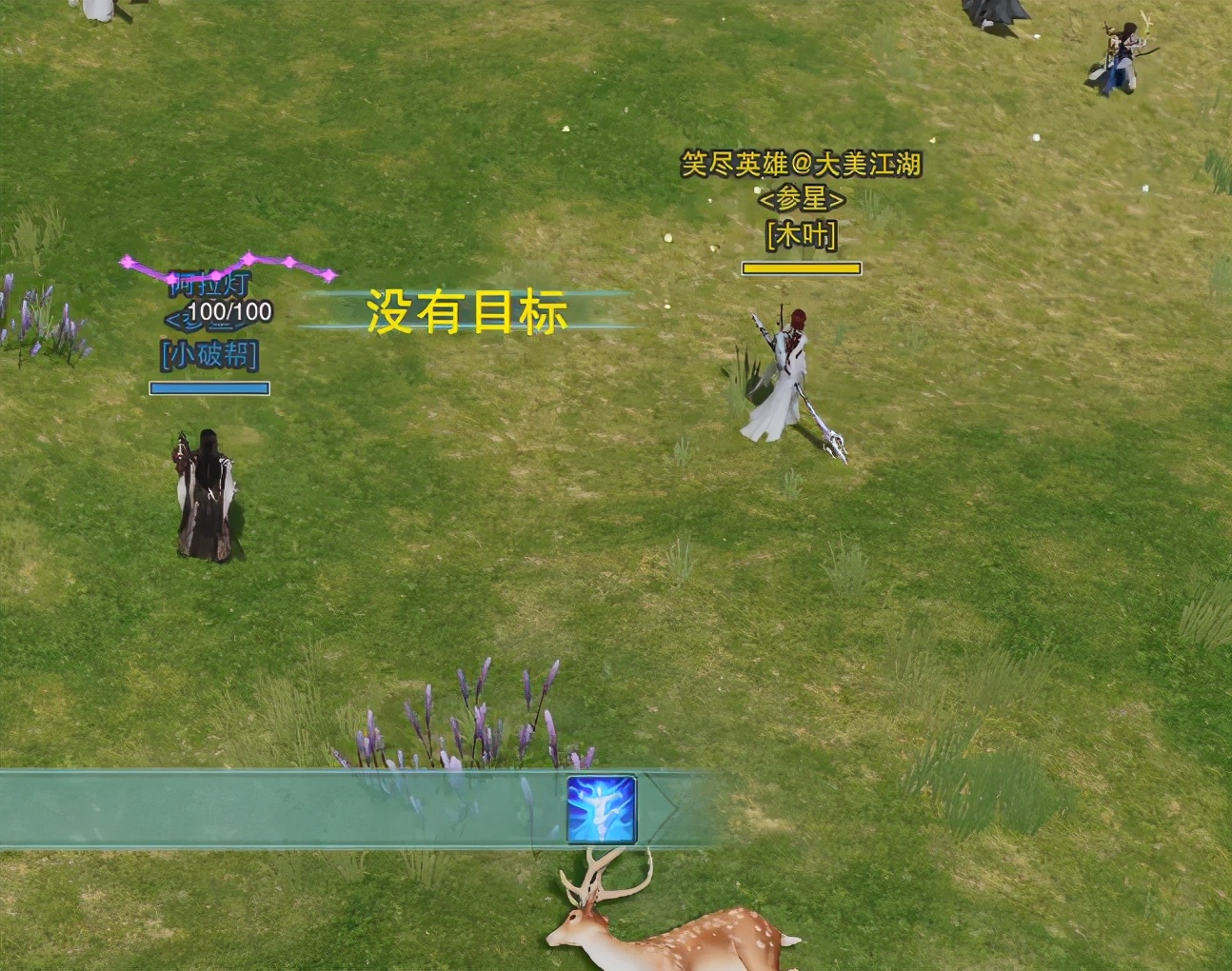The image size is (1232, 971).
Task: Click the title <参星> below the name
Action: [800, 200]
